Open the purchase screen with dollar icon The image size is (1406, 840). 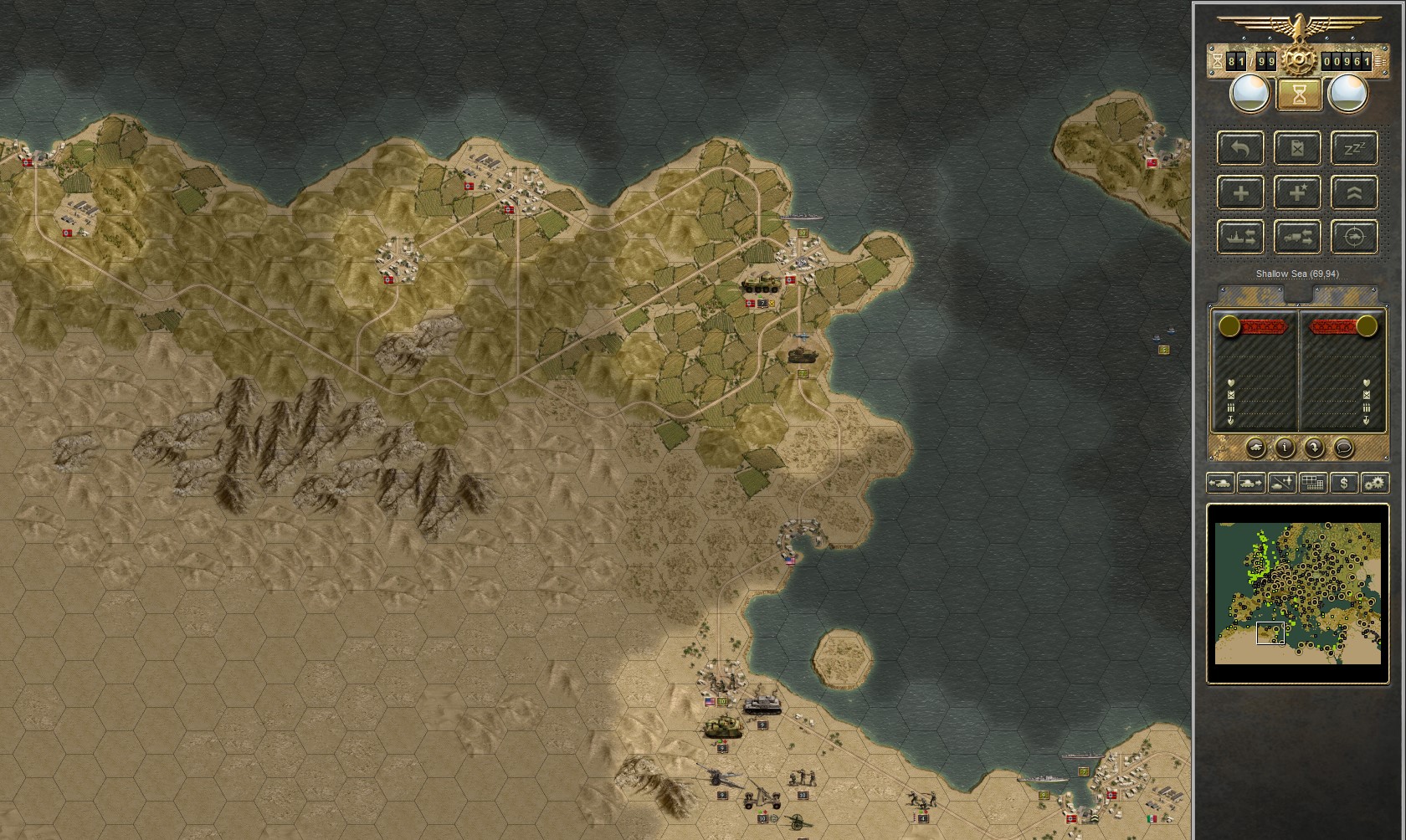tap(1344, 483)
